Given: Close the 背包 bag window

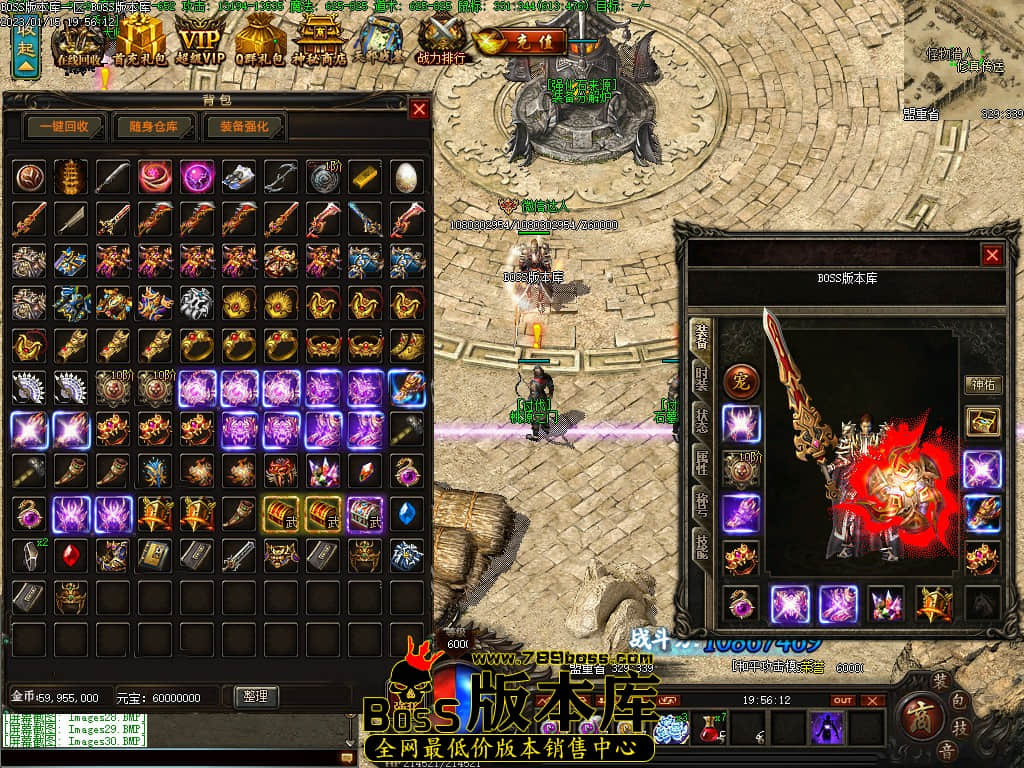Looking at the screenshot, I should pos(418,109).
